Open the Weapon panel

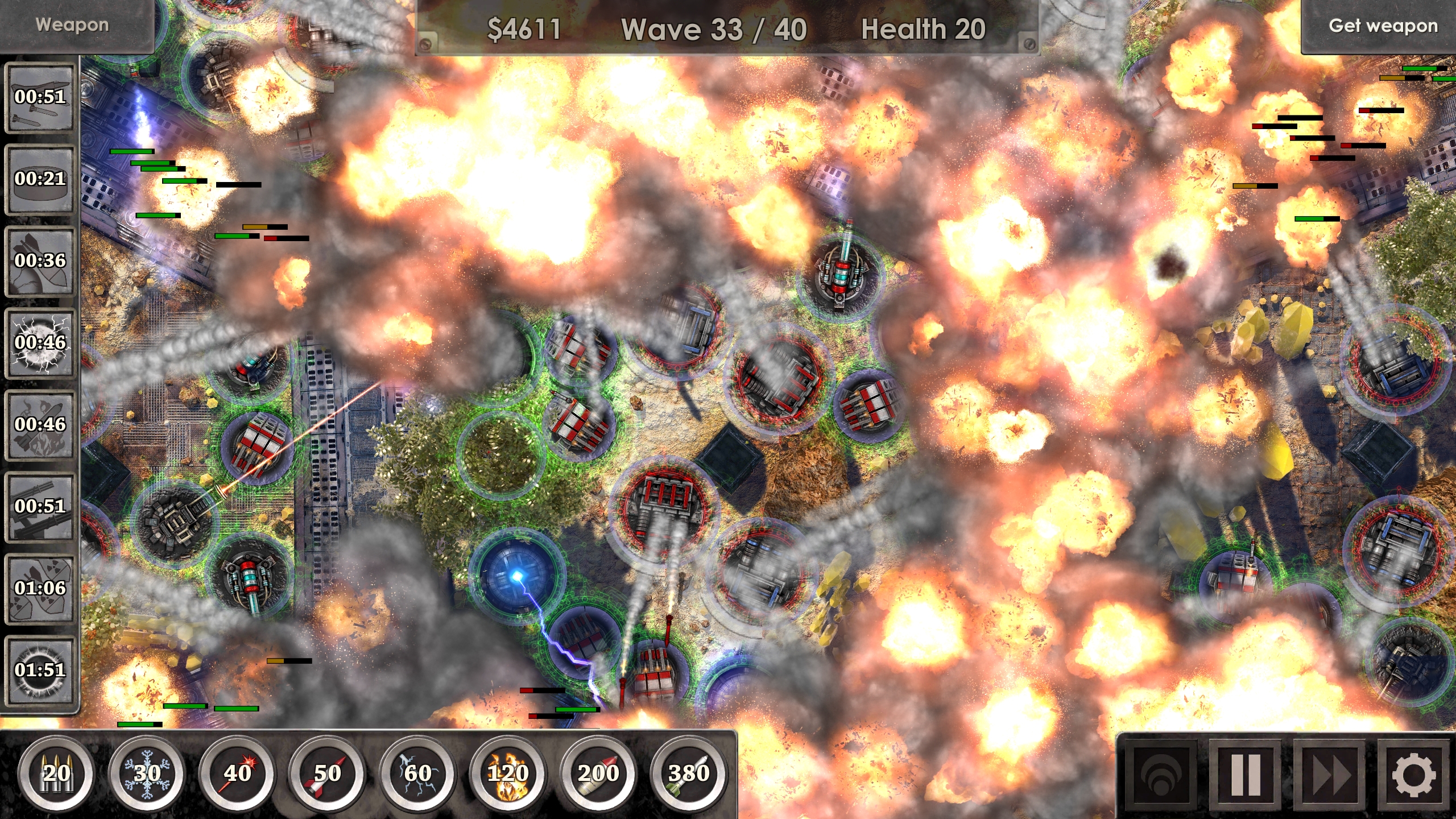(x=73, y=24)
